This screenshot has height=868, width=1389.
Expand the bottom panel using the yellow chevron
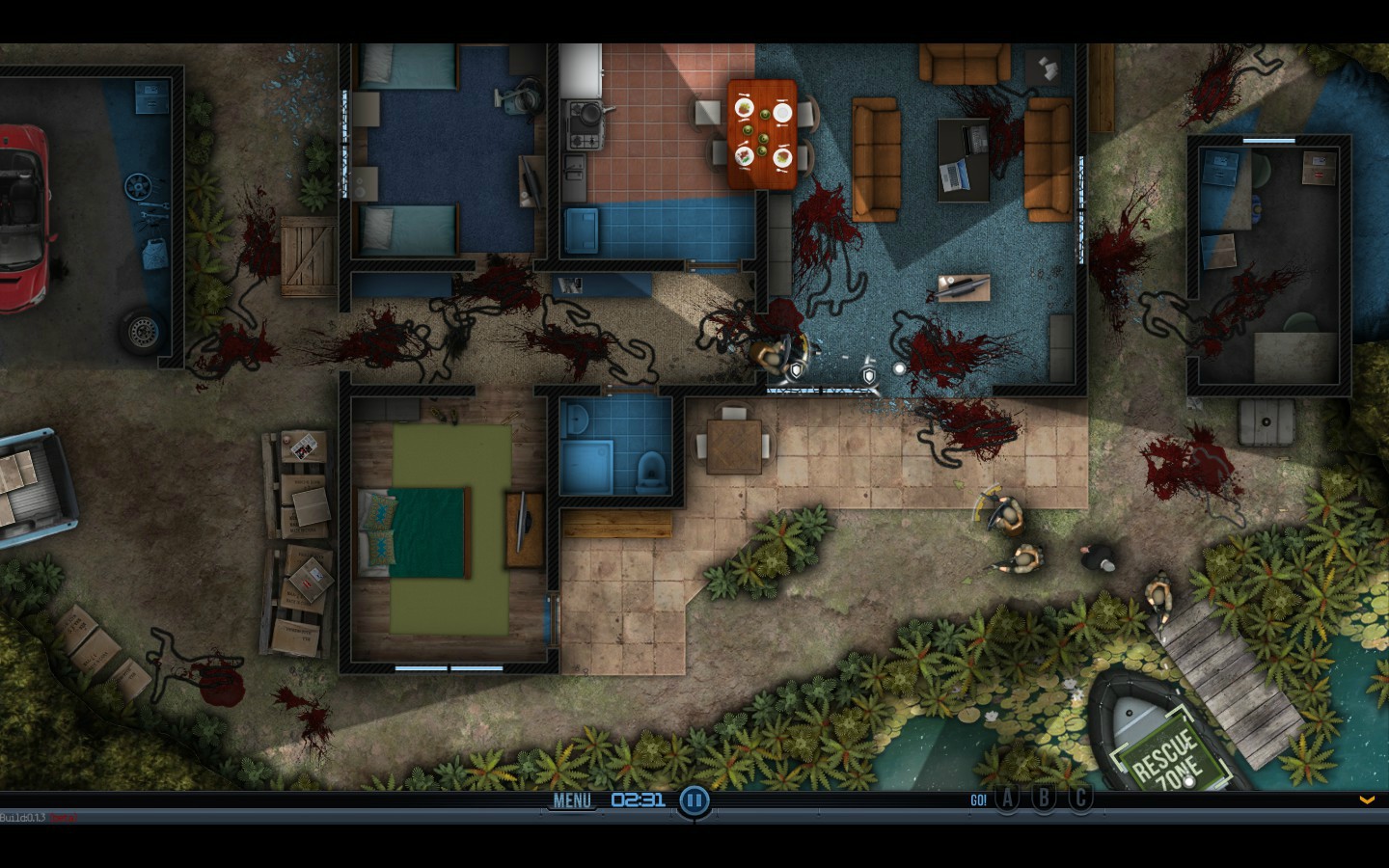click(x=1366, y=800)
